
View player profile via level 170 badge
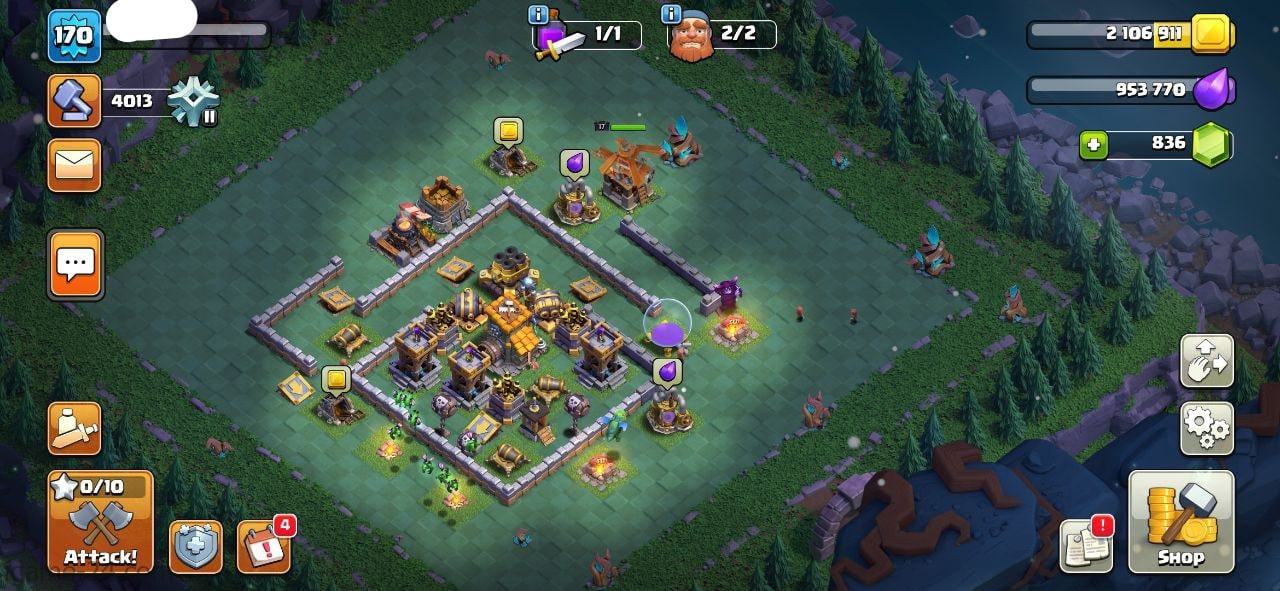click(x=75, y=36)
